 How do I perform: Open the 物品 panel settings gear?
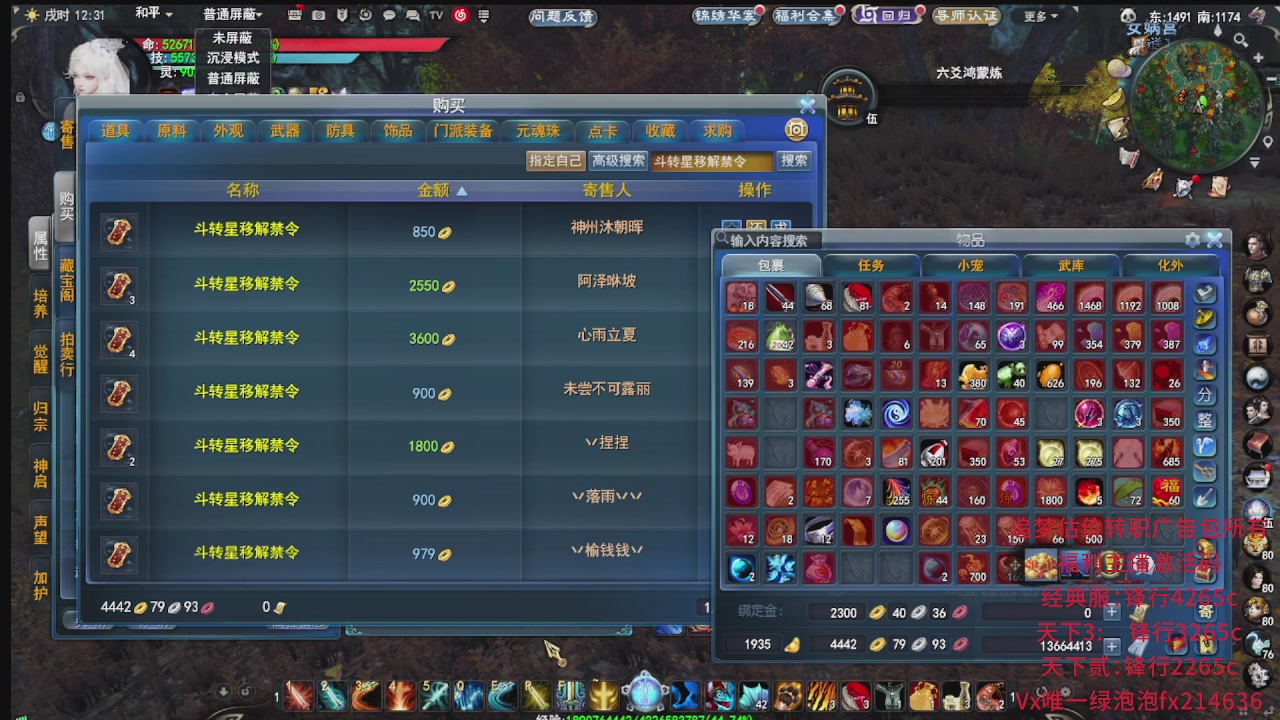[1193, 240]
